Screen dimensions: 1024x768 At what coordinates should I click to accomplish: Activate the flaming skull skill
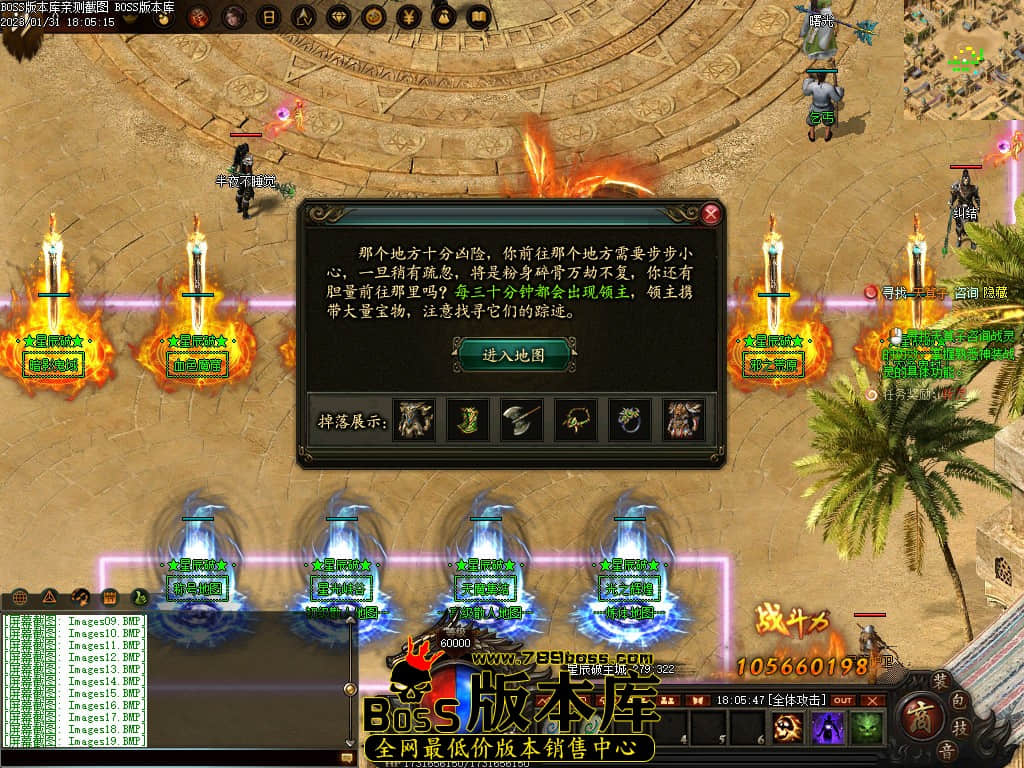[x=789, y=728]
